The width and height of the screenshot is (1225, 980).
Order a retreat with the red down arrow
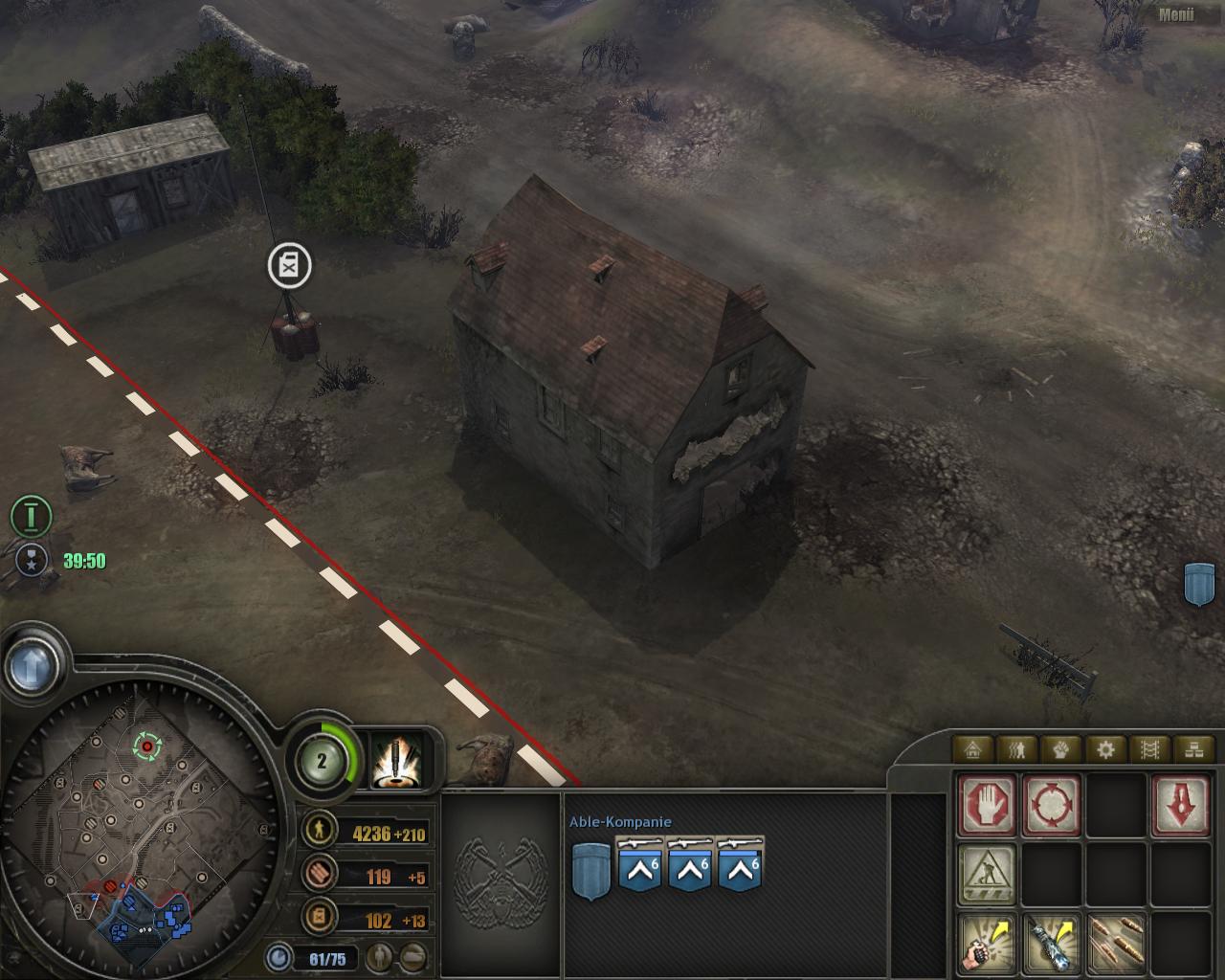(1181, 806)
